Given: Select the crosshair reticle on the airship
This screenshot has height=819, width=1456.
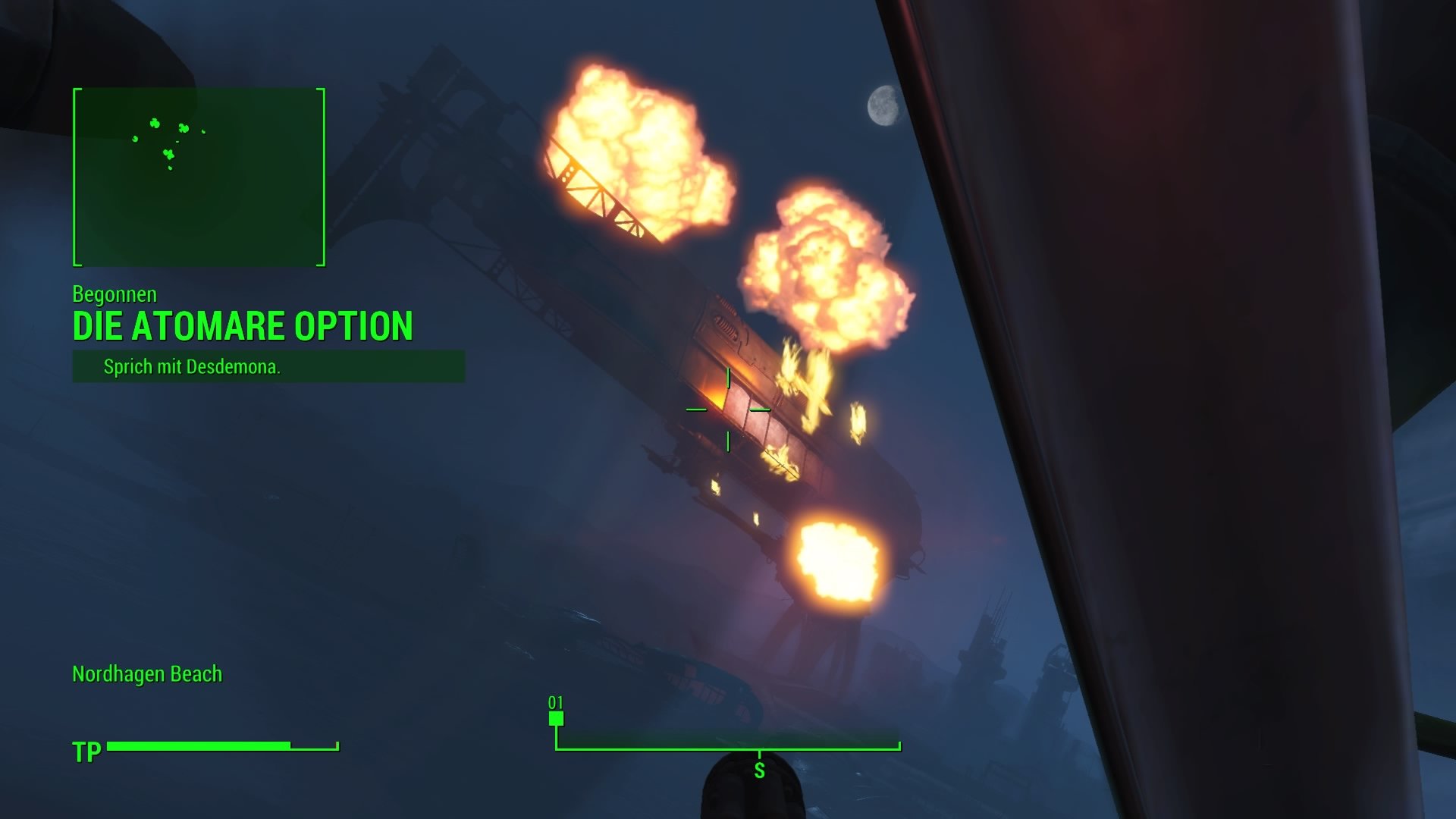Looking at the screenshot, I should click(728, 409).
